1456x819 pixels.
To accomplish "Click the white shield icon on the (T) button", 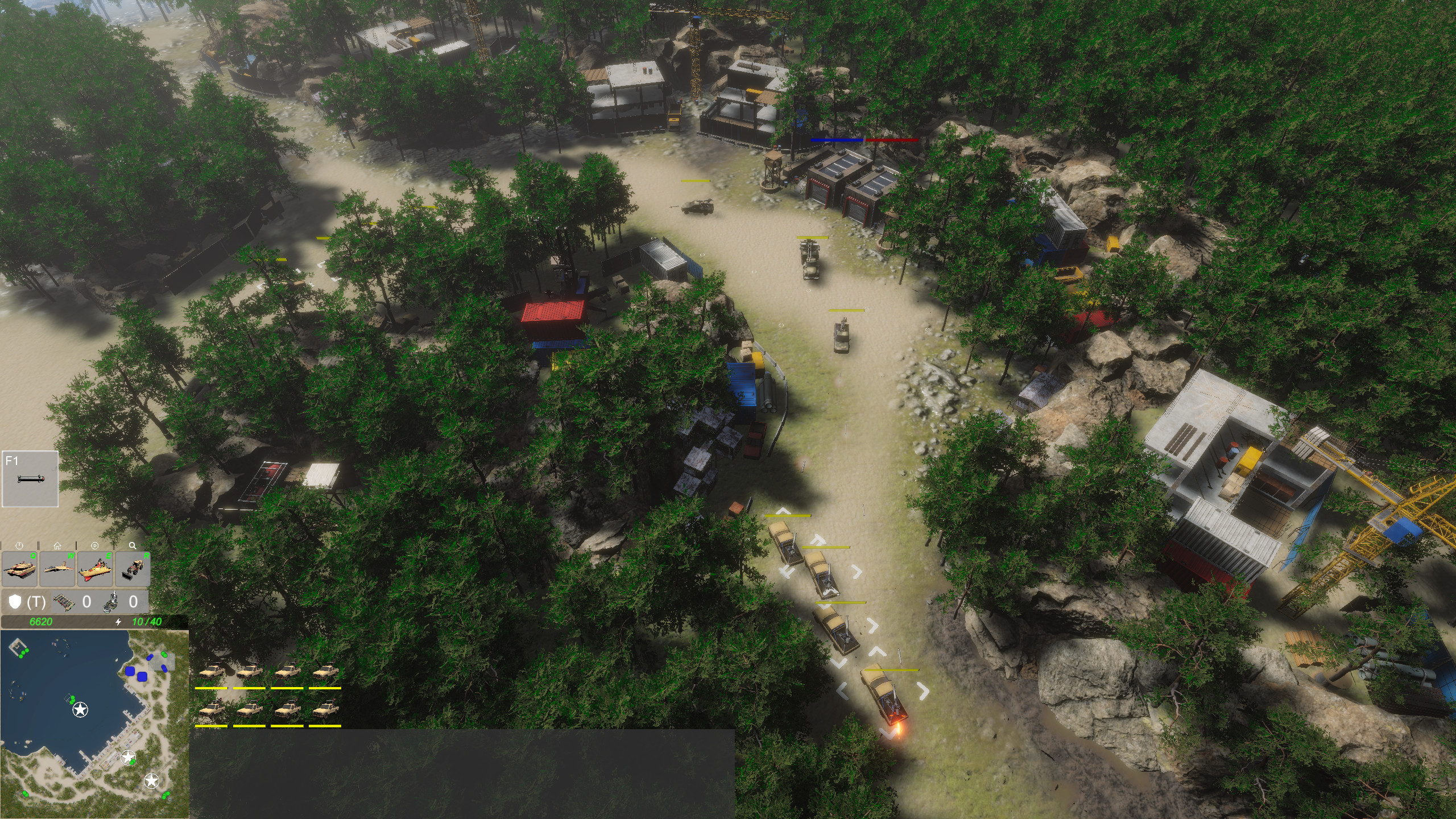I will coord(16,602).
